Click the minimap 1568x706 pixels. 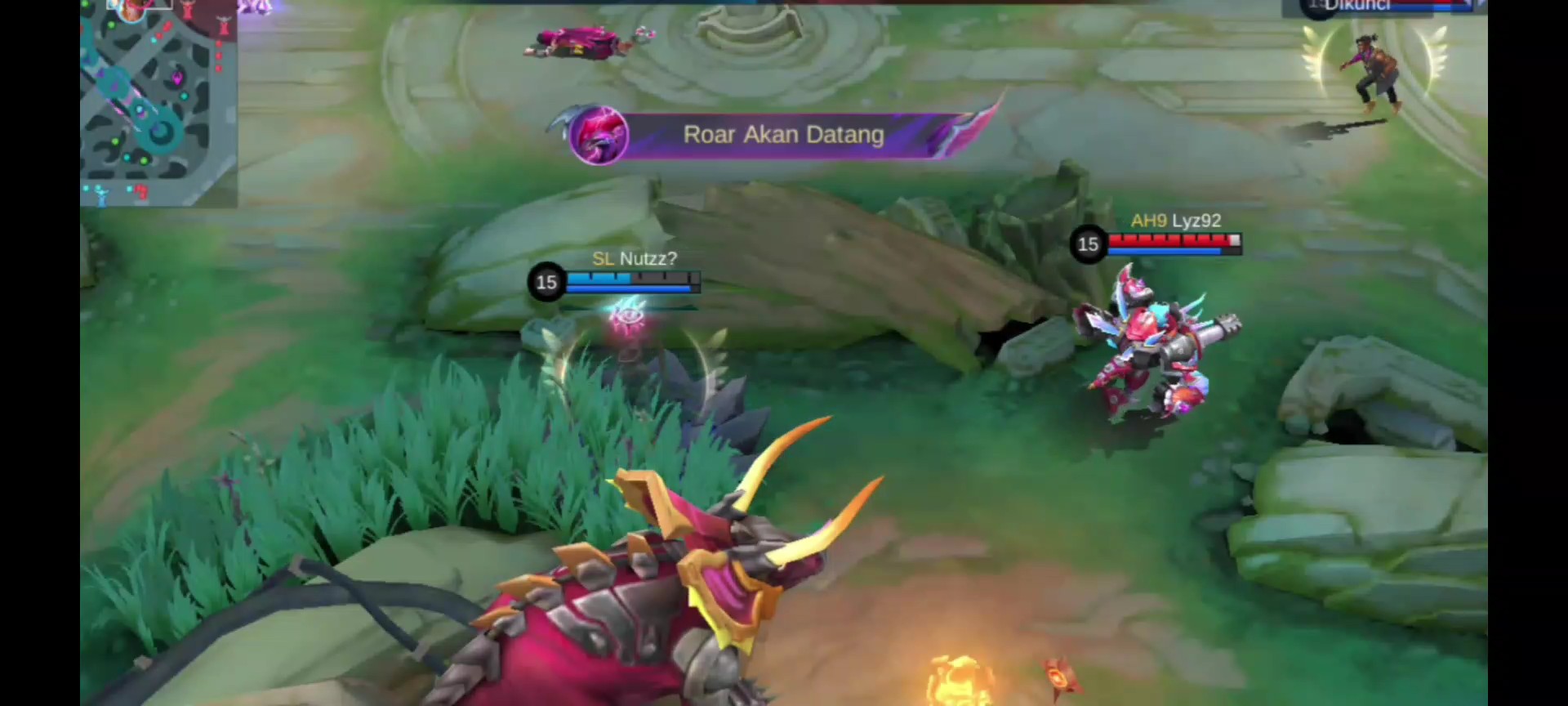click(x=158, y=103)
